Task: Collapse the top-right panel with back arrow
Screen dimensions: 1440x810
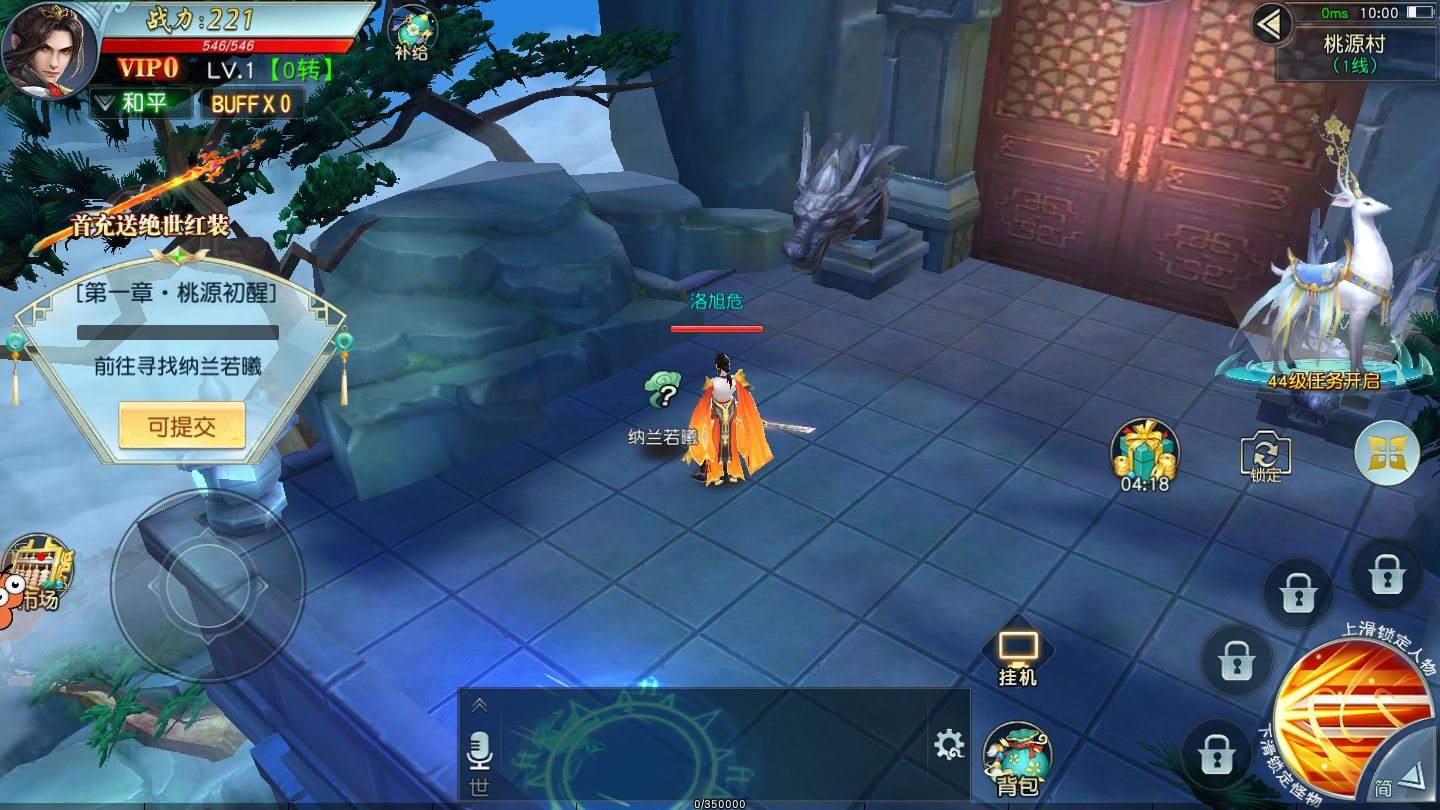Action: pyautogui.click(x=1271, y=24)
